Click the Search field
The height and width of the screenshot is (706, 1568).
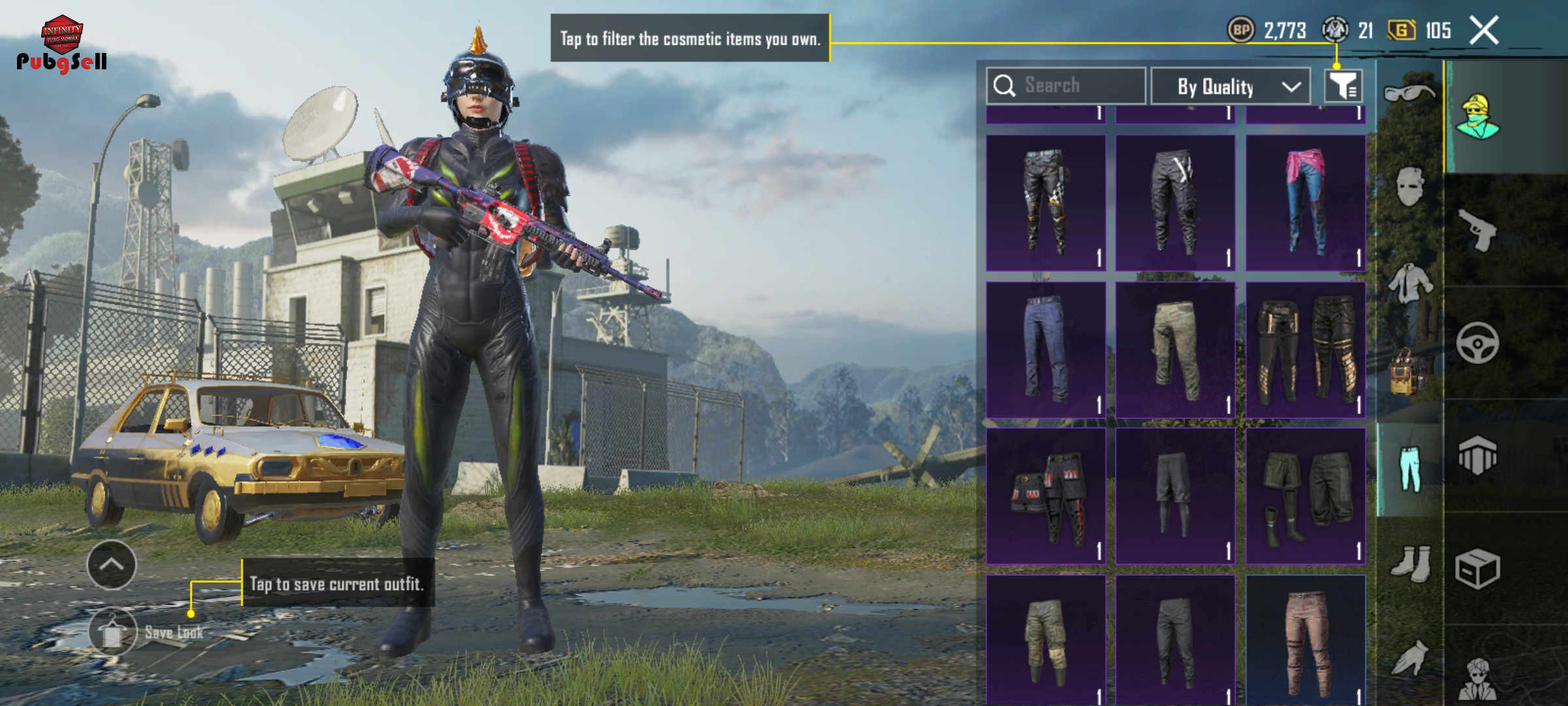tap(1066, 86)
